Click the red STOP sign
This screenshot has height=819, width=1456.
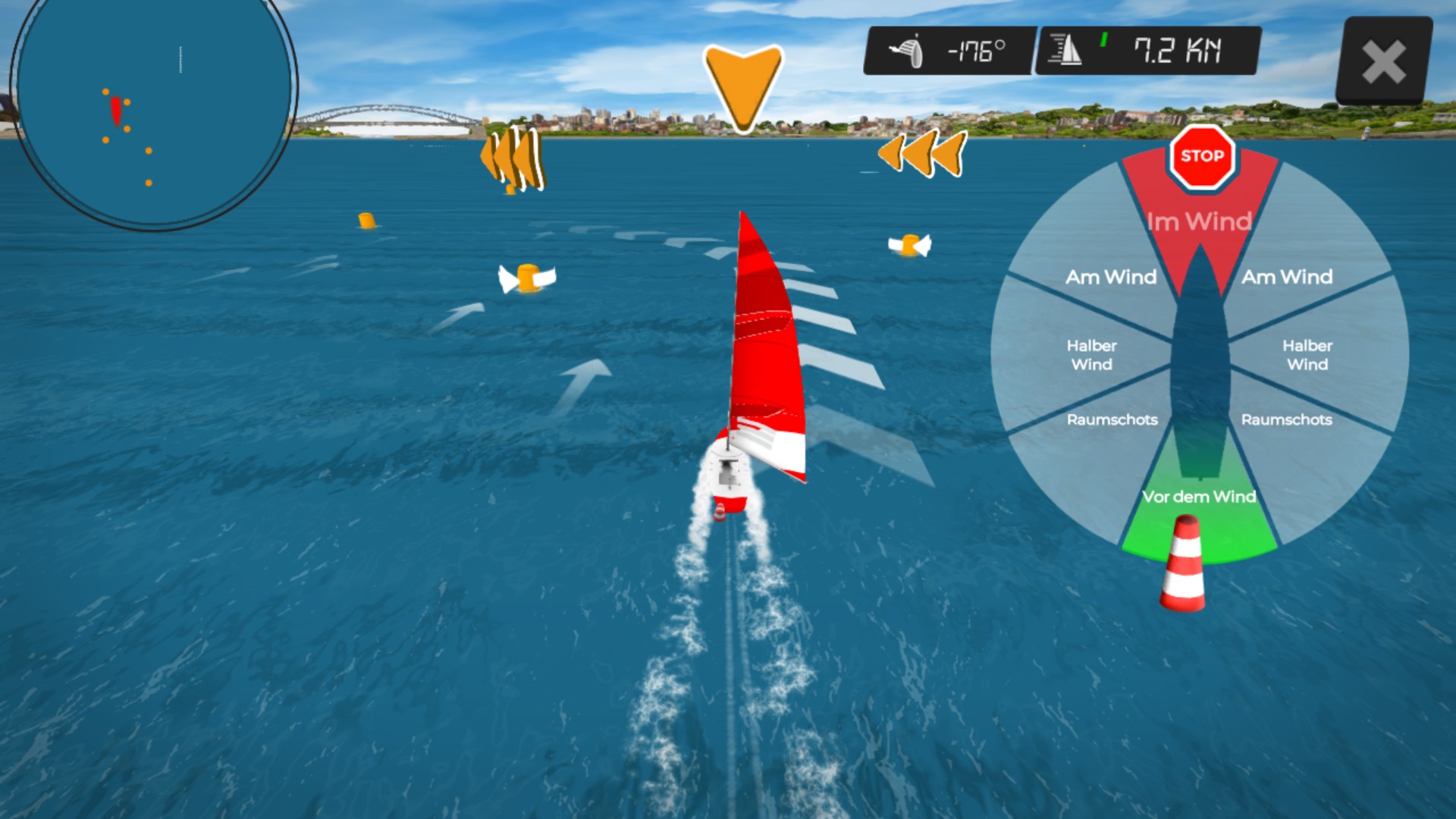coord(1202,157)
